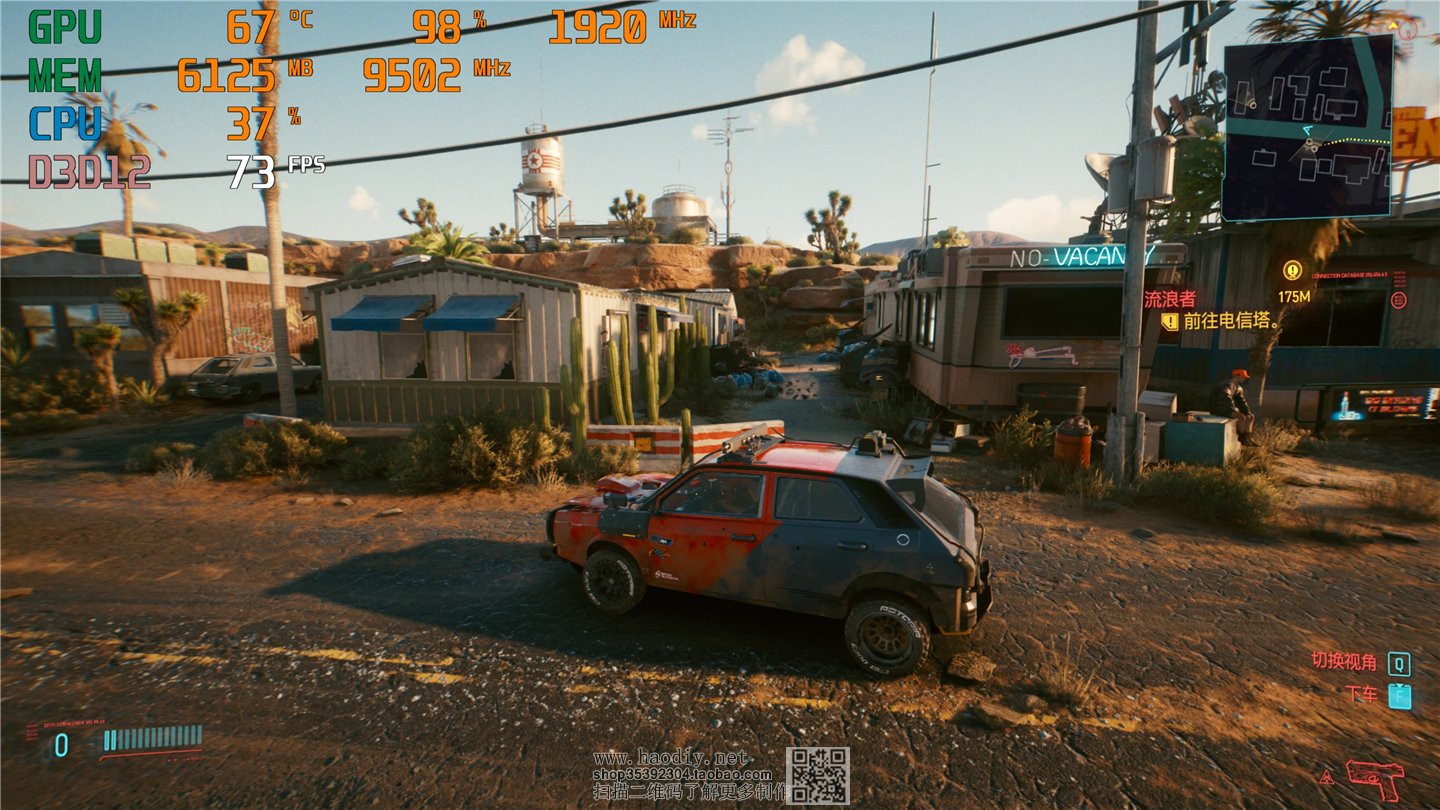Select the red pistol weapon icon
Image resolution: width=1440 pixels, height=810 pixels.
tap(1374, 778)
